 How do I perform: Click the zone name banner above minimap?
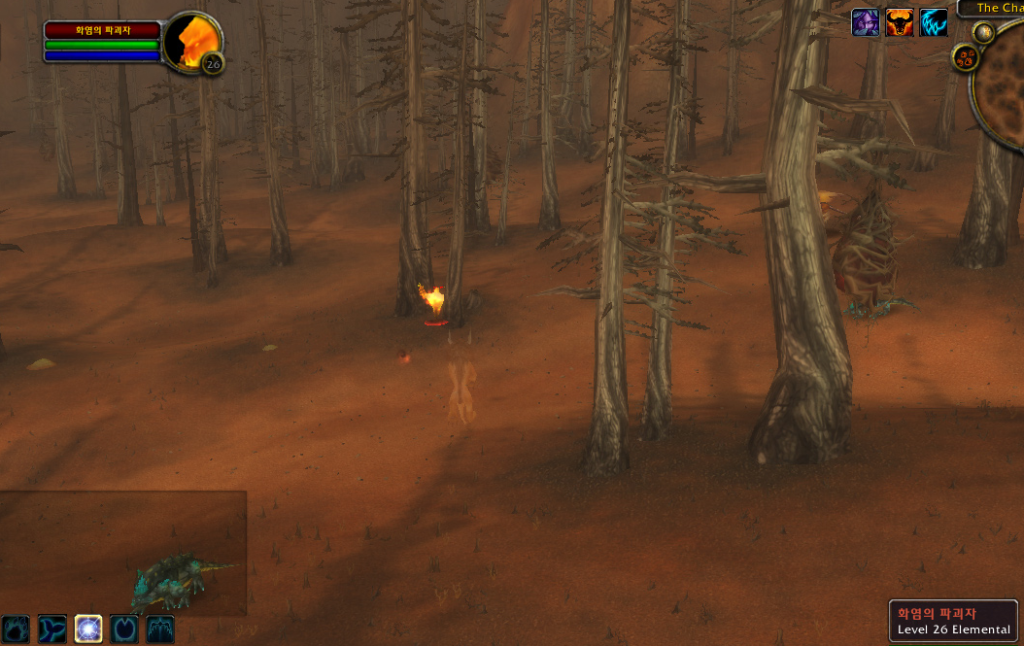pos(992,8)
